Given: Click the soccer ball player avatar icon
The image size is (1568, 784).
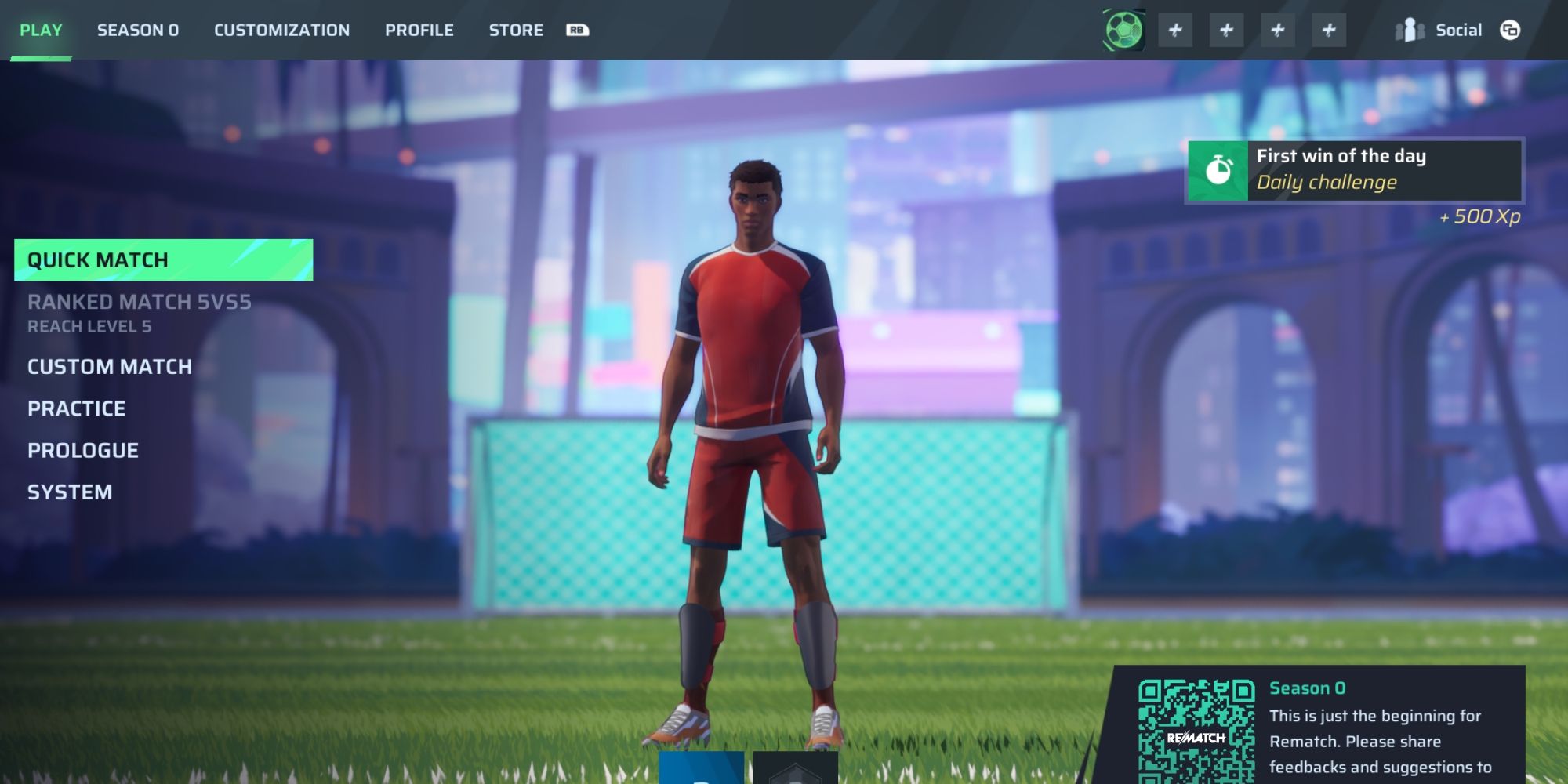Looking at the screenshot, I should coord(1124,29).
